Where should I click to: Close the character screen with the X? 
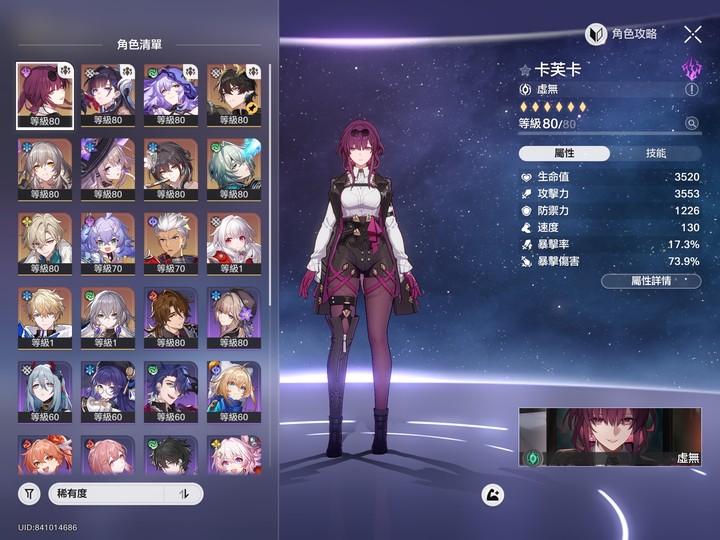[693, 34]
